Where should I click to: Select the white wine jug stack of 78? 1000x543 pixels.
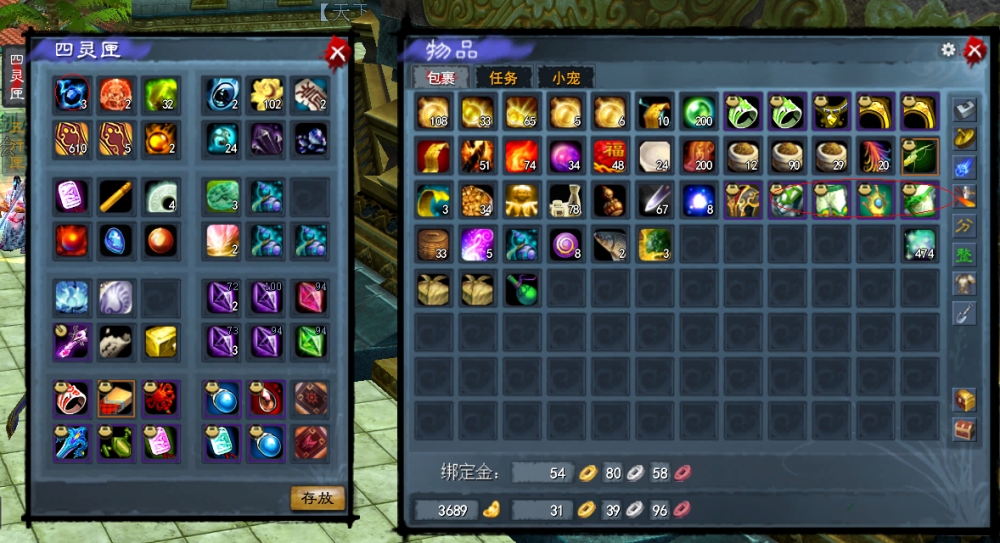(x=566, y=199)
